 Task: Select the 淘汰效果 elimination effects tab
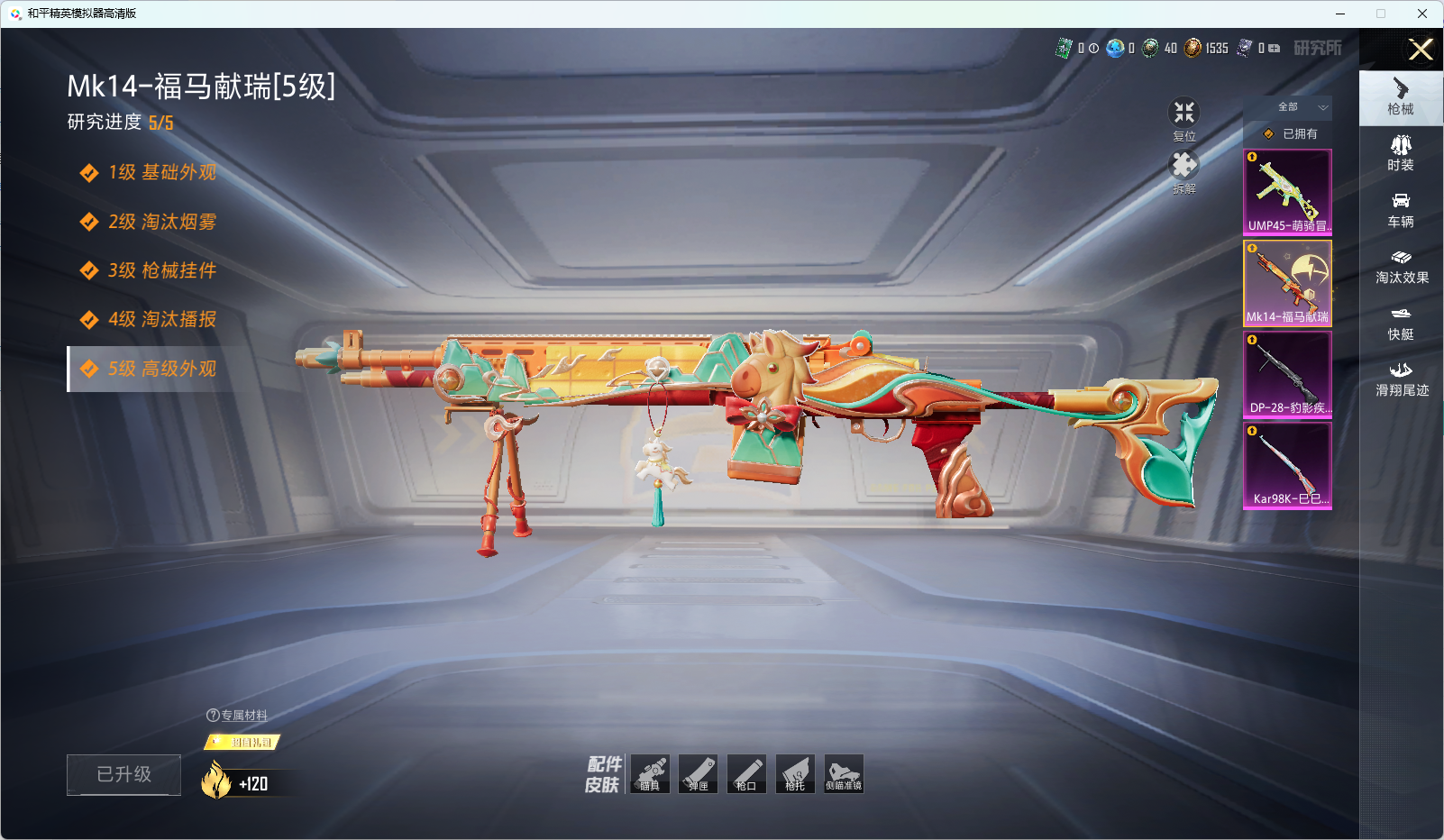coord(1402,266)
